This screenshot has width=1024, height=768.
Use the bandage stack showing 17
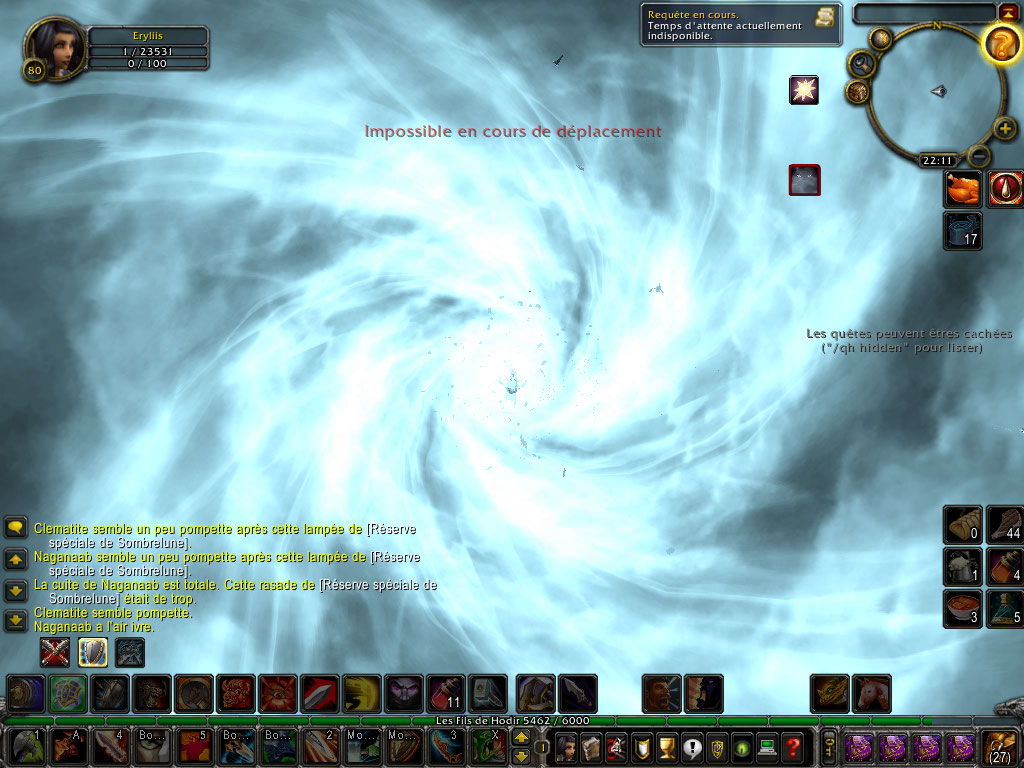(x=963, y=229)
